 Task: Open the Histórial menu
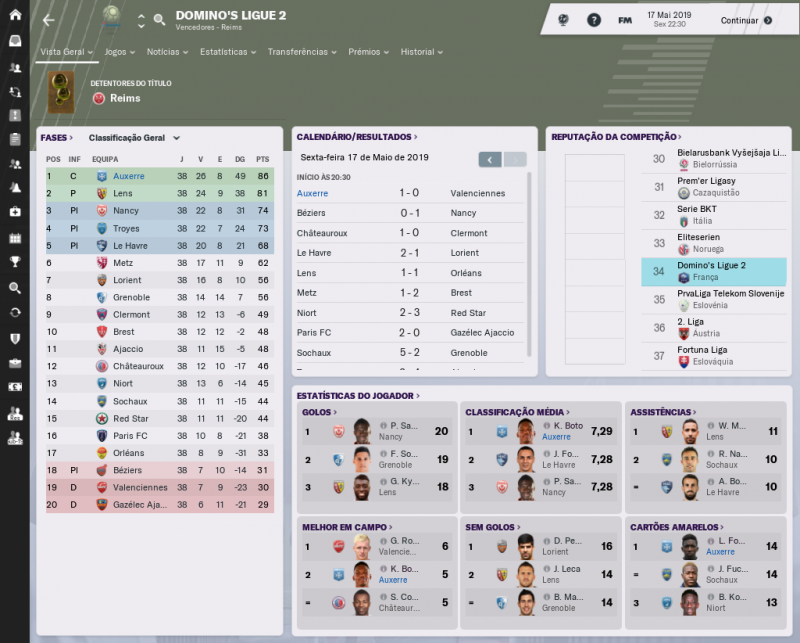(x=422, y=52)
